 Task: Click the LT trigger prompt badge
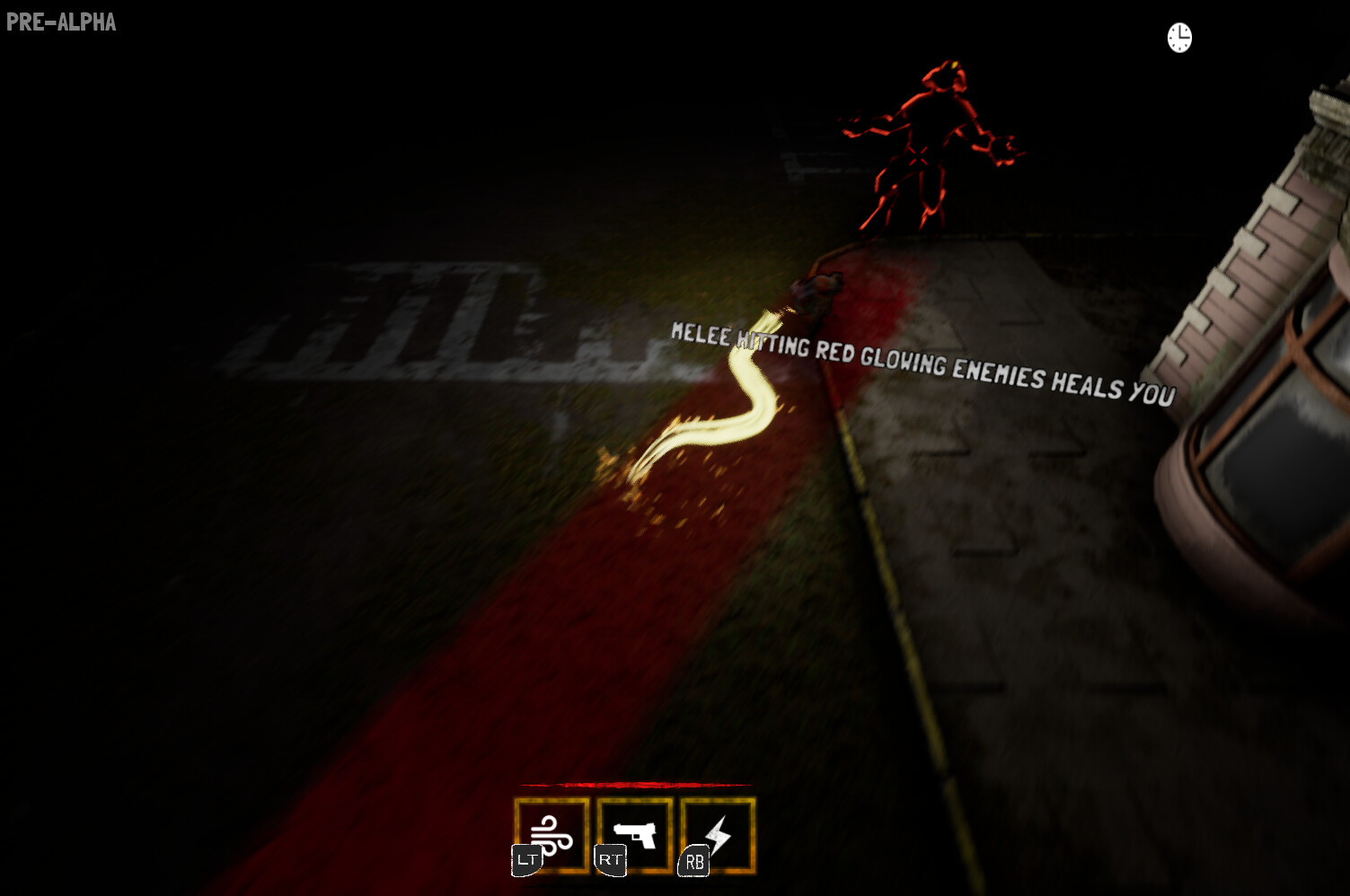526,859
